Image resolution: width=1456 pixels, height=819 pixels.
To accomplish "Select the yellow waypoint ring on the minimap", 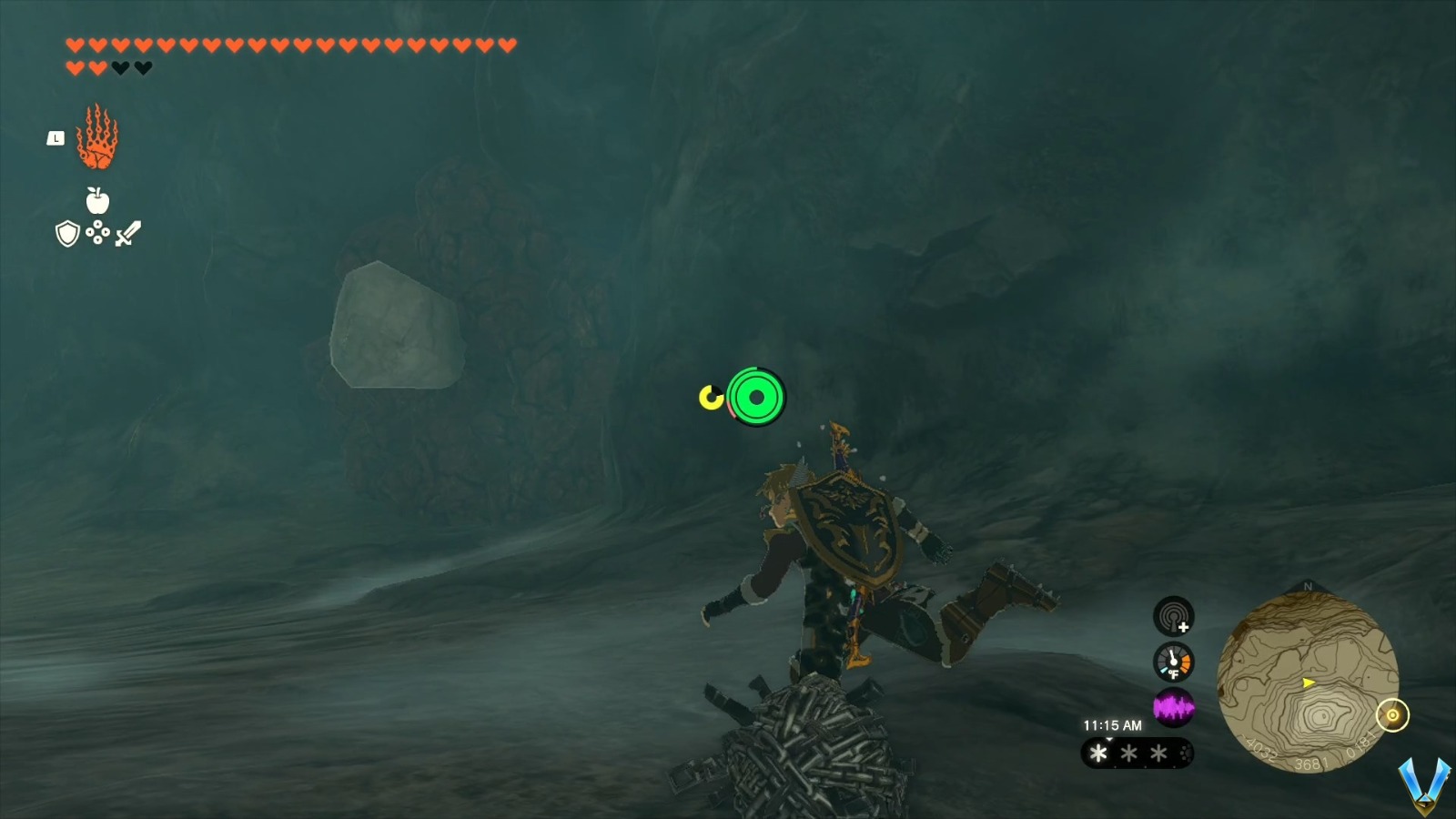I will (1390, 716).
